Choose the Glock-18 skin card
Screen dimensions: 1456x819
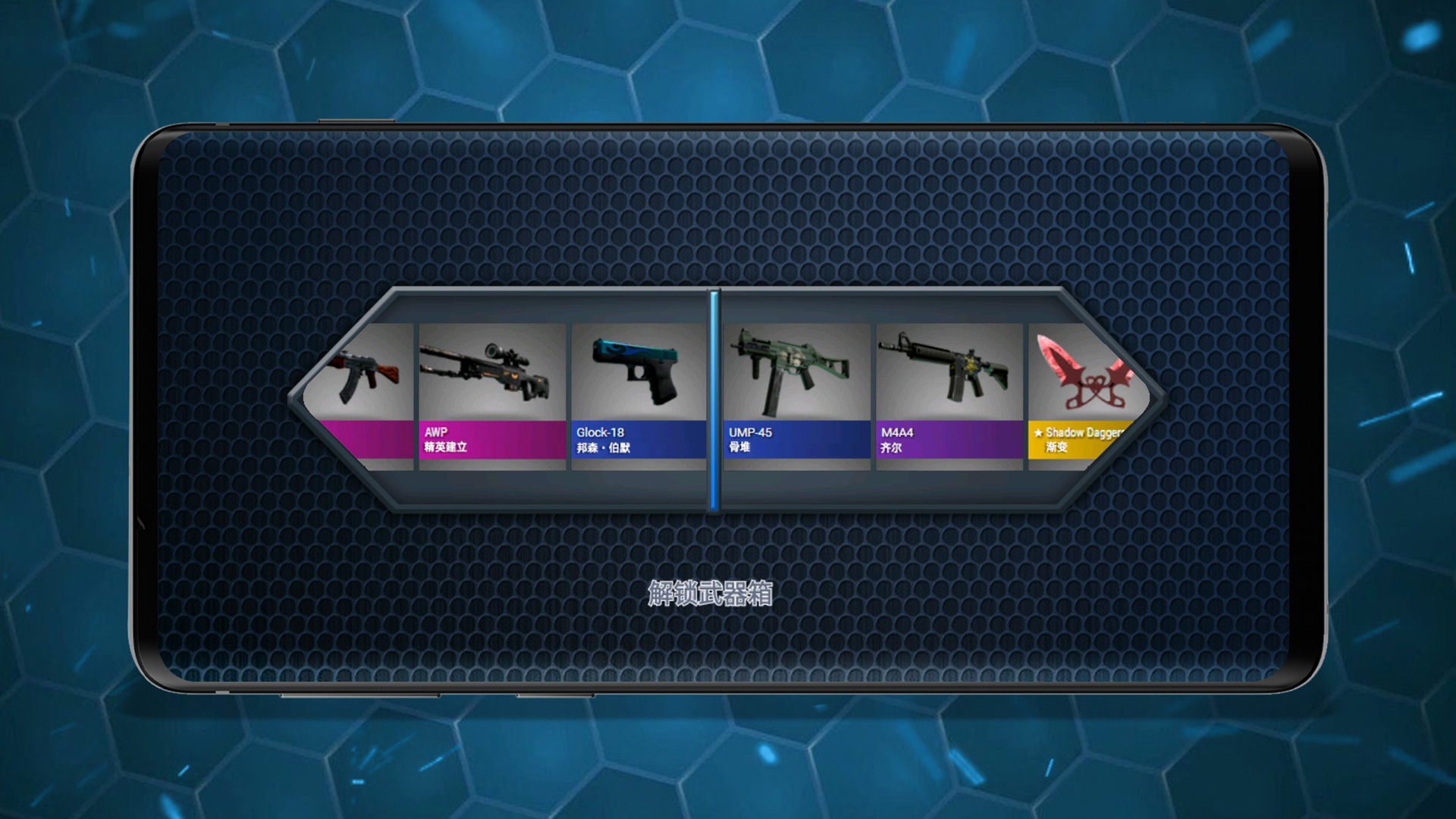(639, 396)
